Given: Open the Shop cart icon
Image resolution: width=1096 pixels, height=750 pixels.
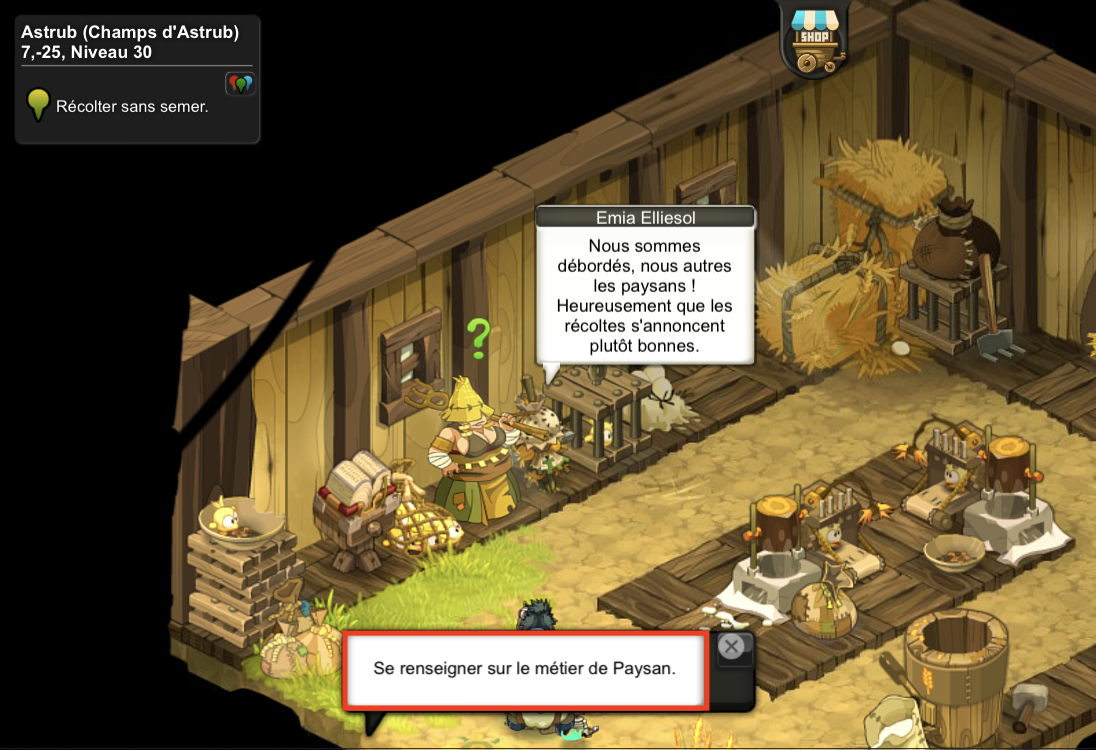Looking at the screenshot, I should click(812, 39).
